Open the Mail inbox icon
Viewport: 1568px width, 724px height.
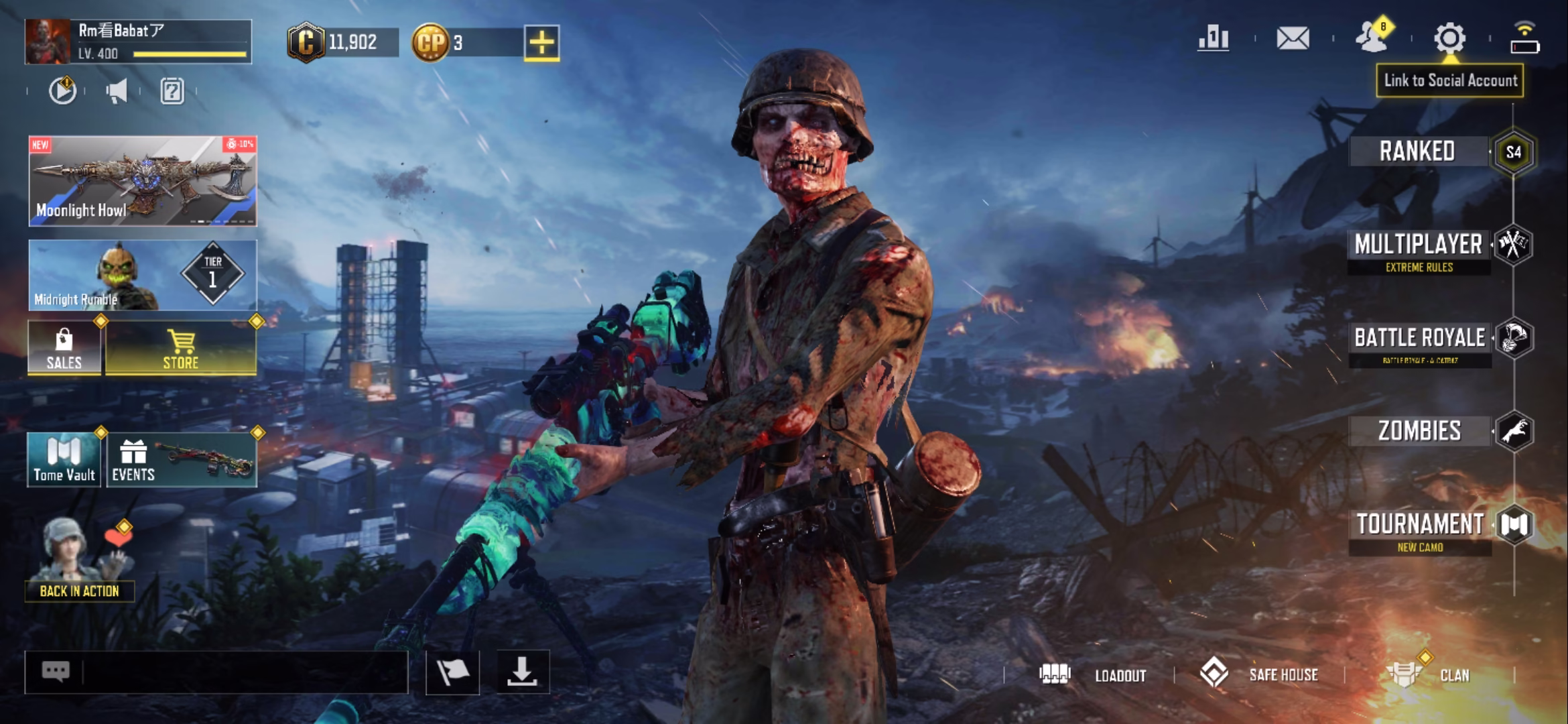click(x=1293, y=39)
